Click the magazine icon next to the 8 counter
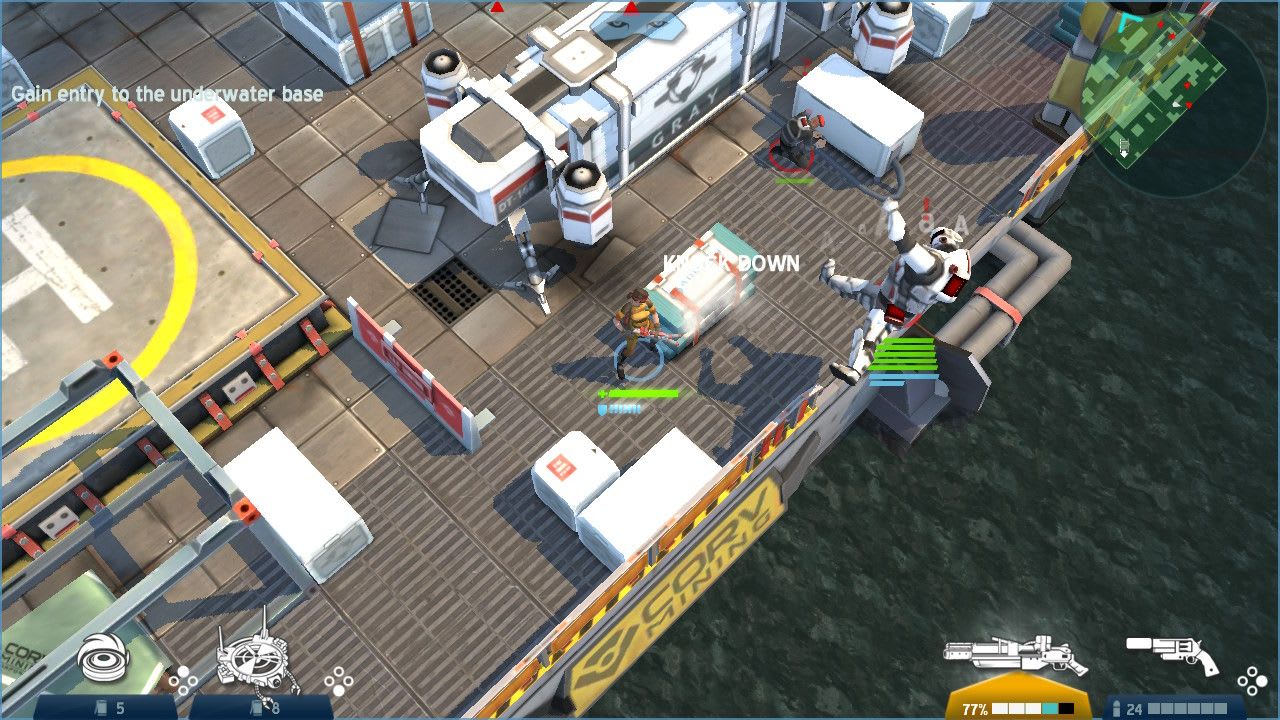This screenshot has width=1280, height=720. point(256,707)
